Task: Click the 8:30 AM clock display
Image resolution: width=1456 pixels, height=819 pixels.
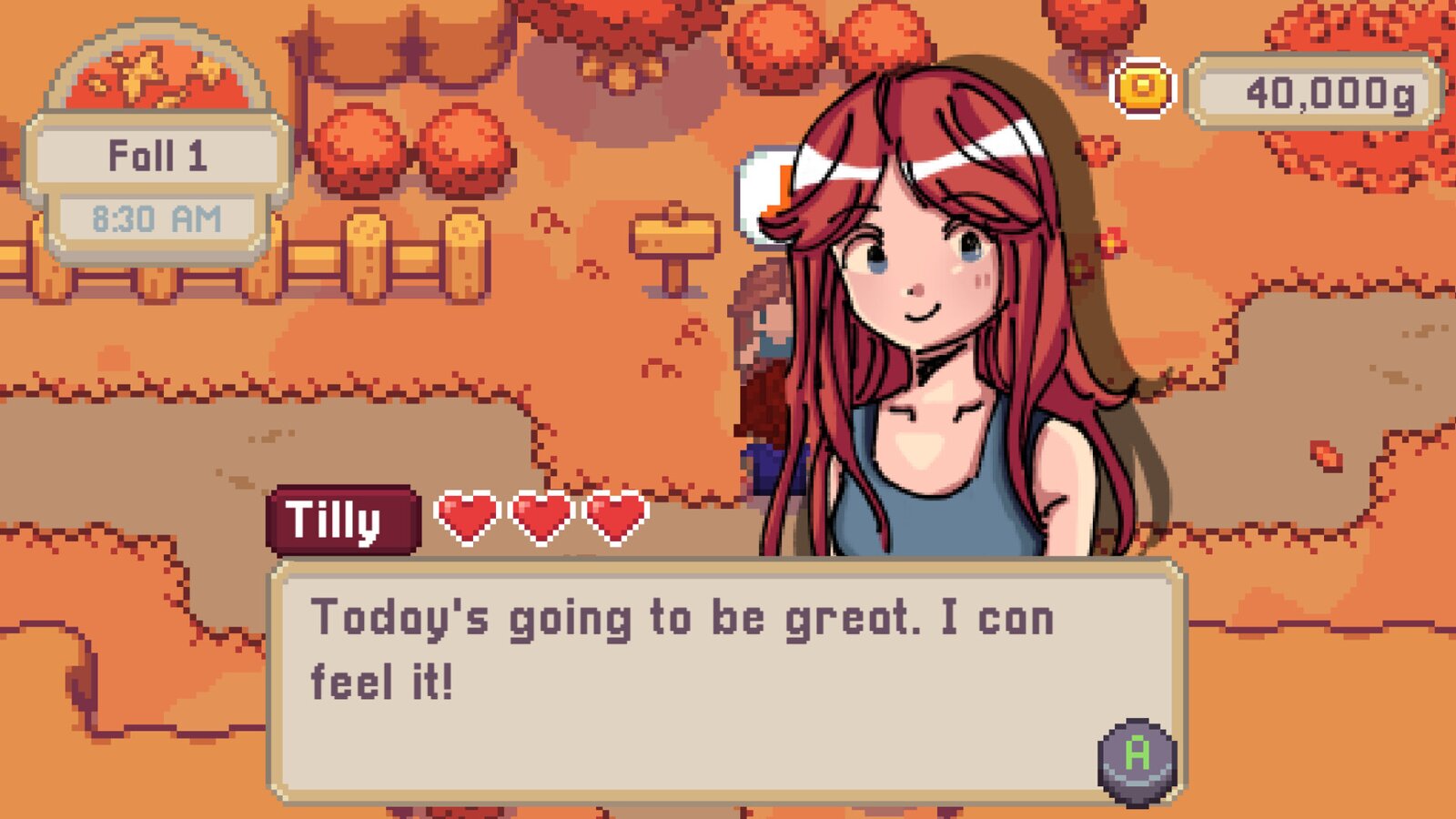Action: tap(157, 216)
